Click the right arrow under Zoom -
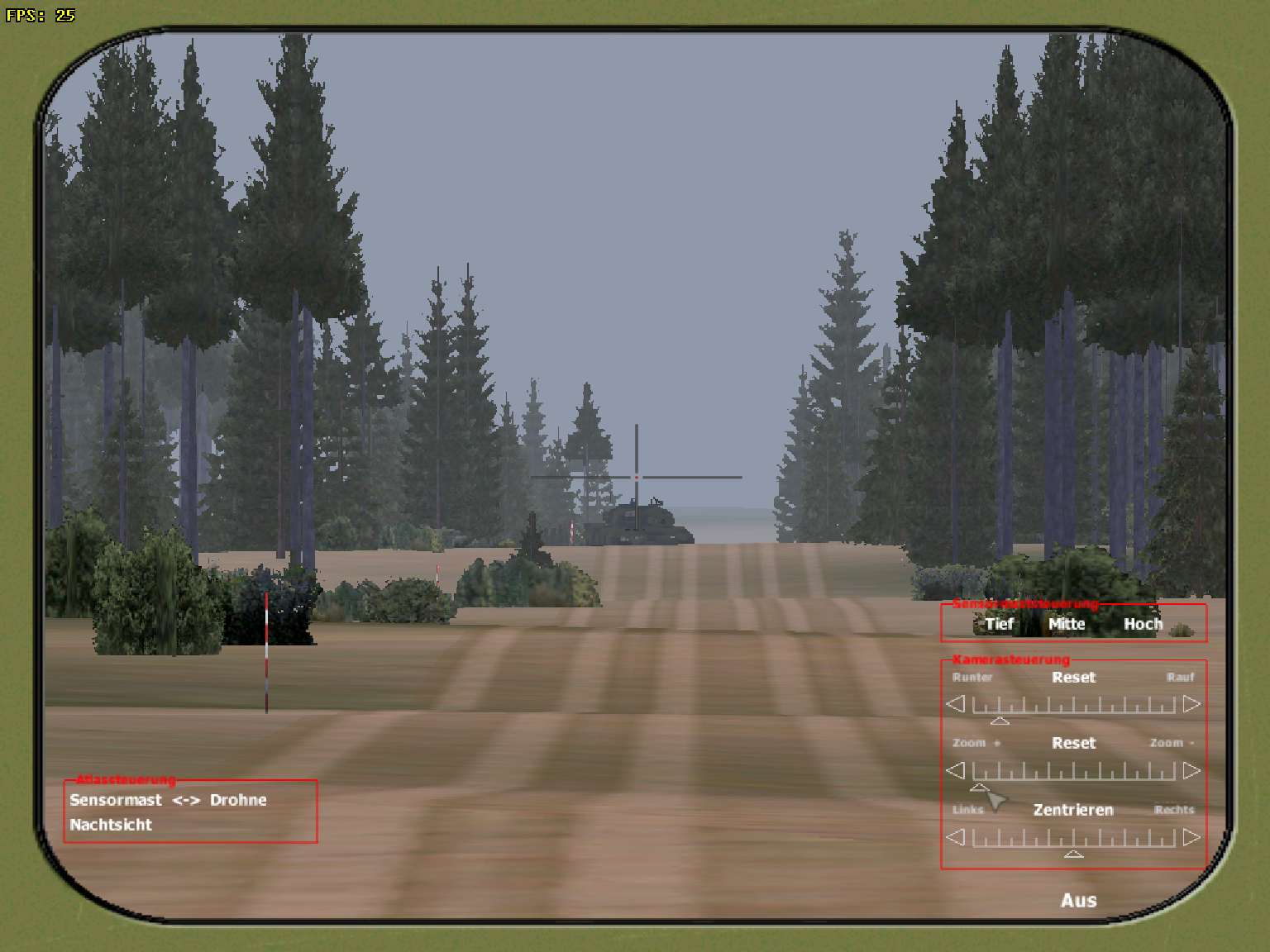Viewport: 1270px width, 952px height. click(1191, 771)
